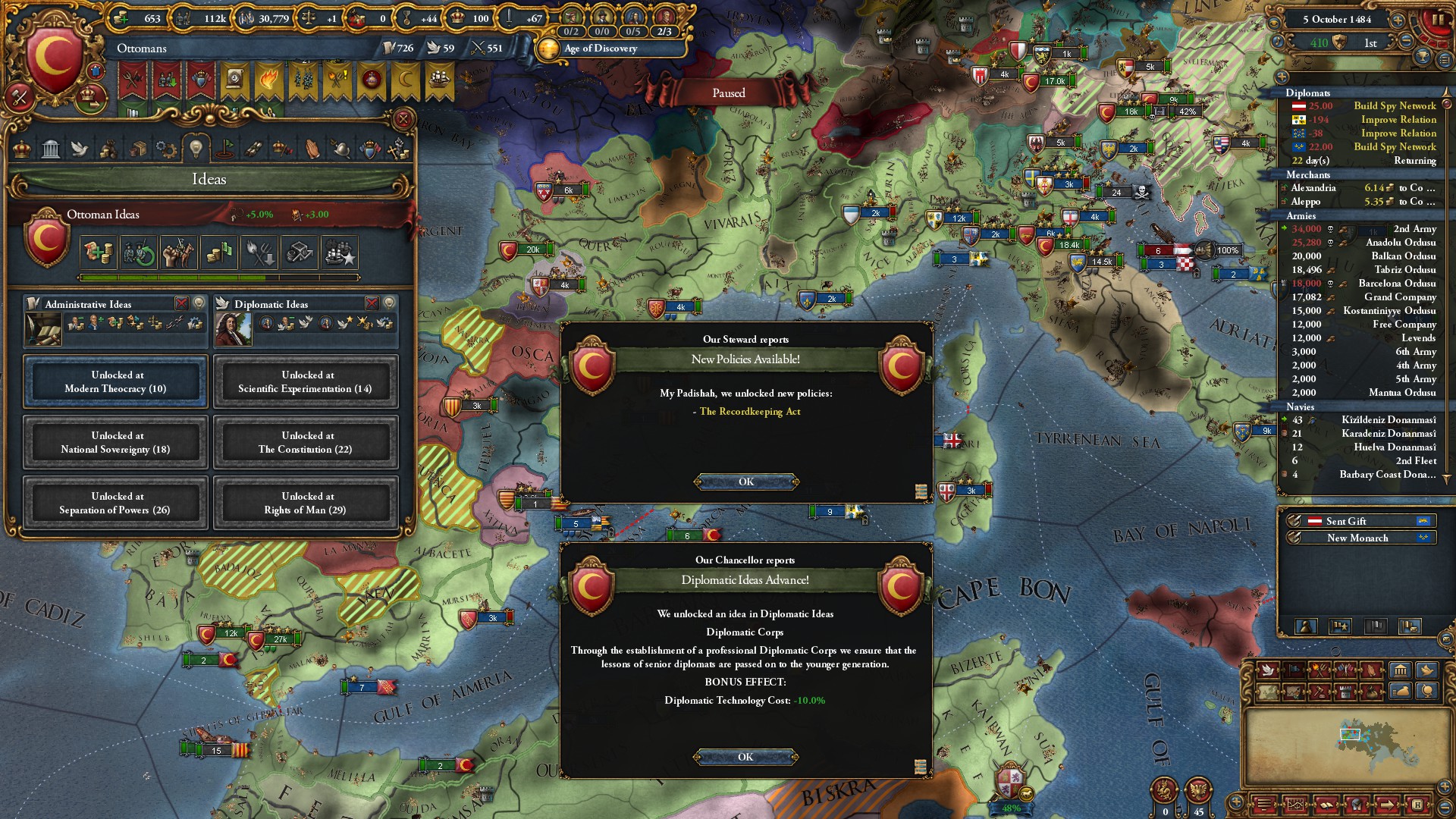Open the Sent Gift notification
The width and height of the screenshot is (1456, 819).
pyautogui.click(x=1346, y=521)
